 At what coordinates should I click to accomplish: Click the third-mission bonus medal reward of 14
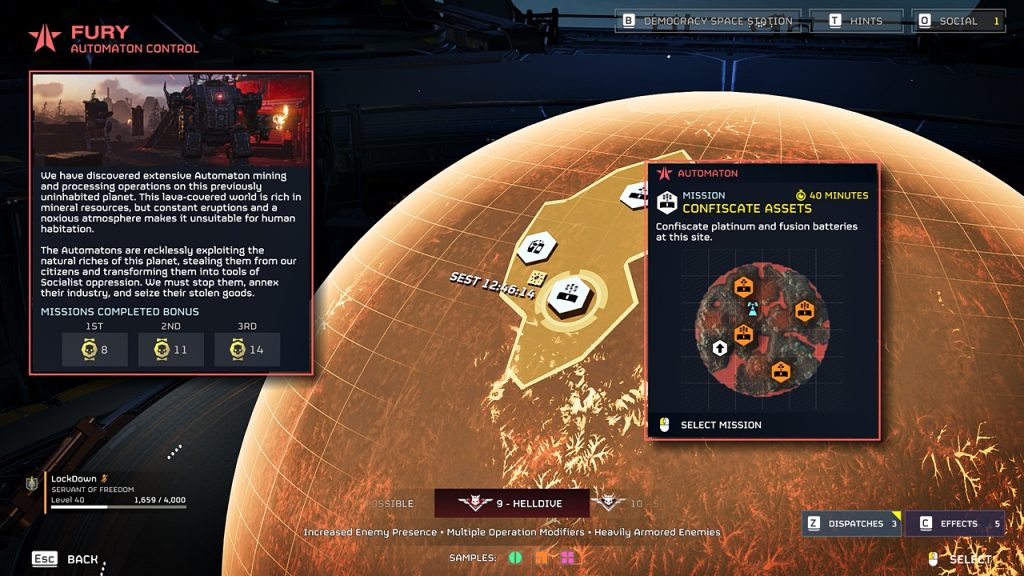(x=246, y=350)
